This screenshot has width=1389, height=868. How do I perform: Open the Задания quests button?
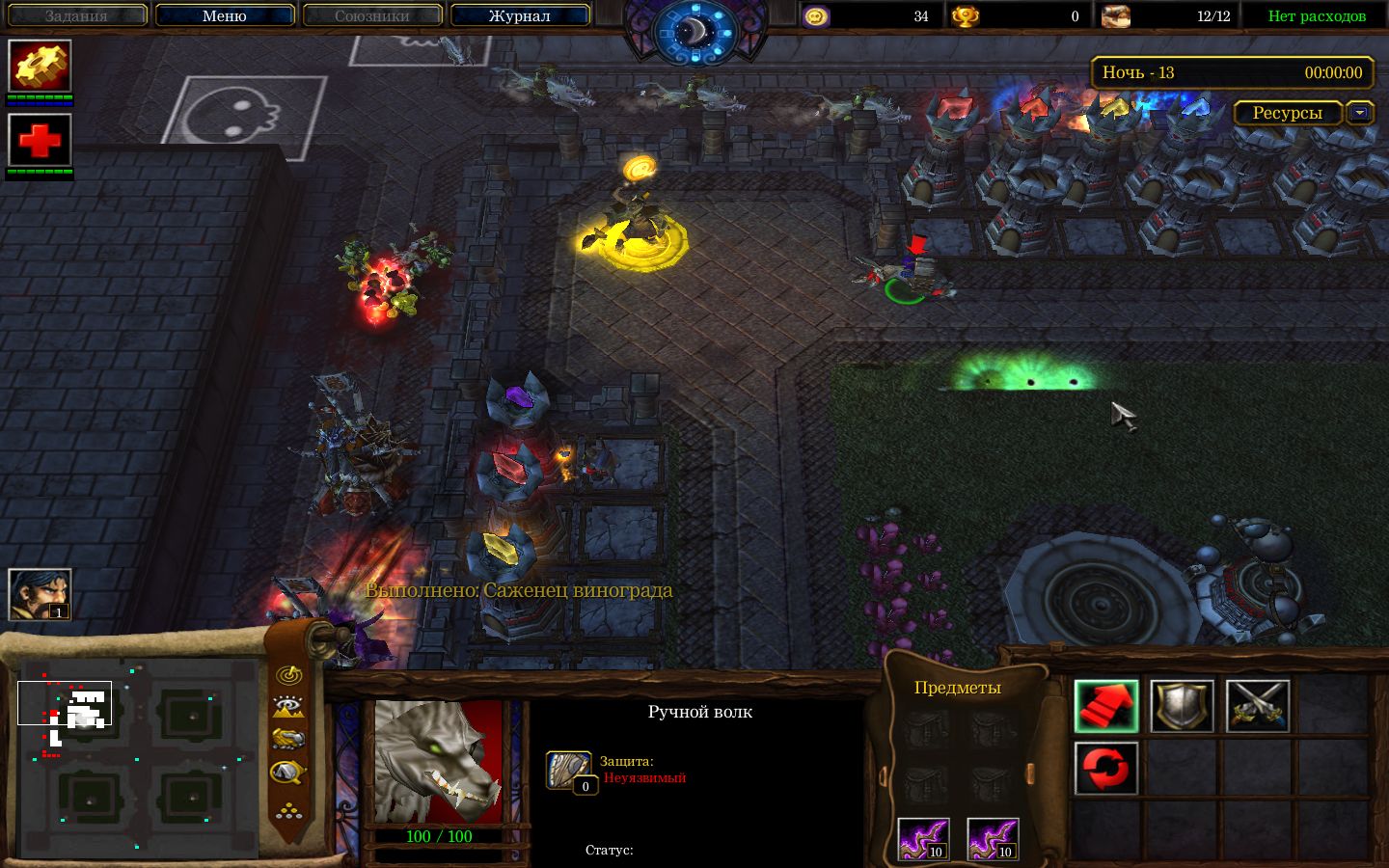[x=76, y=15]
